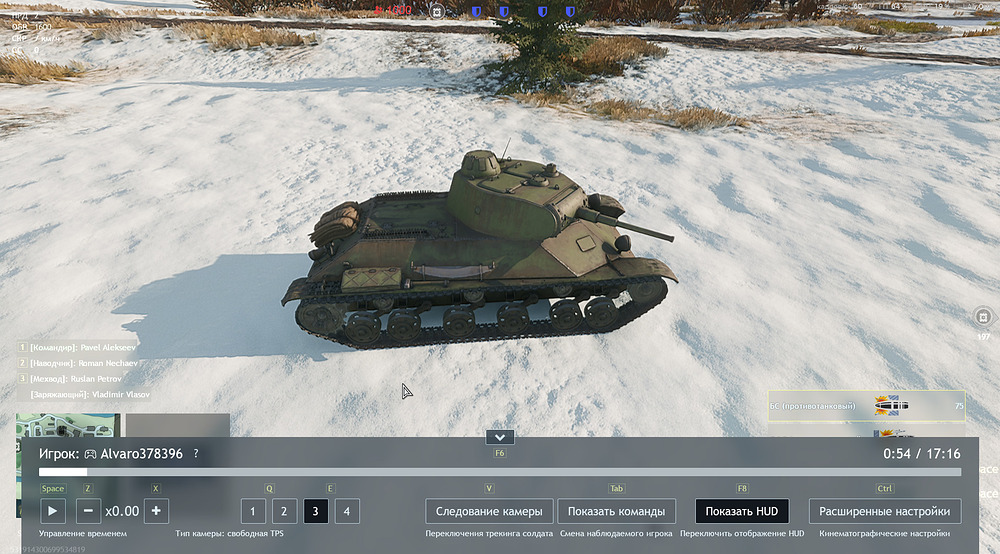This screenshot has height=554, width=1000.
Task: Click the Следование камеры button
Action: 489,511
